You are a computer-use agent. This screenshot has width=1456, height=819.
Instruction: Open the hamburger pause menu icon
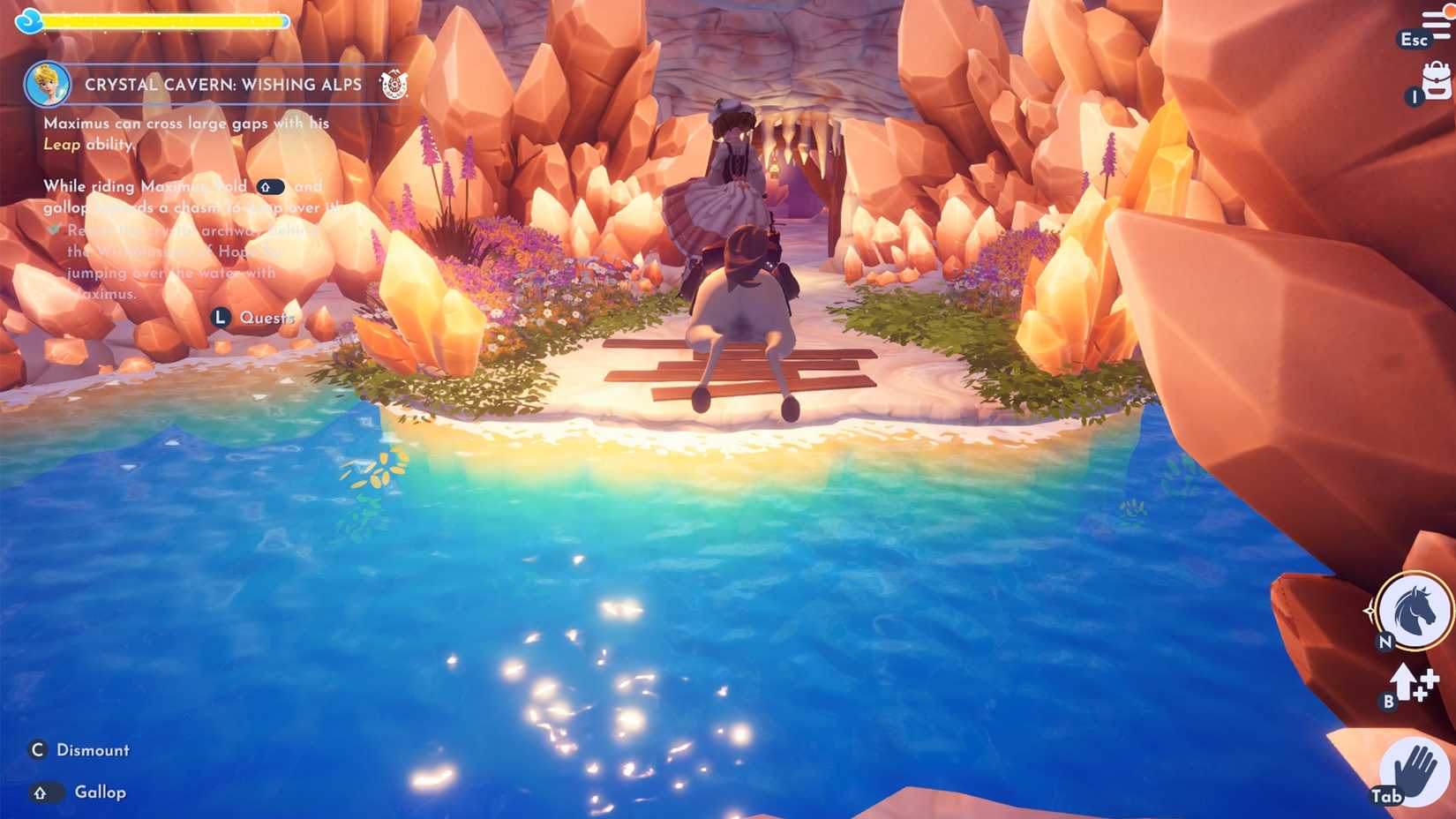[1437, 21]
